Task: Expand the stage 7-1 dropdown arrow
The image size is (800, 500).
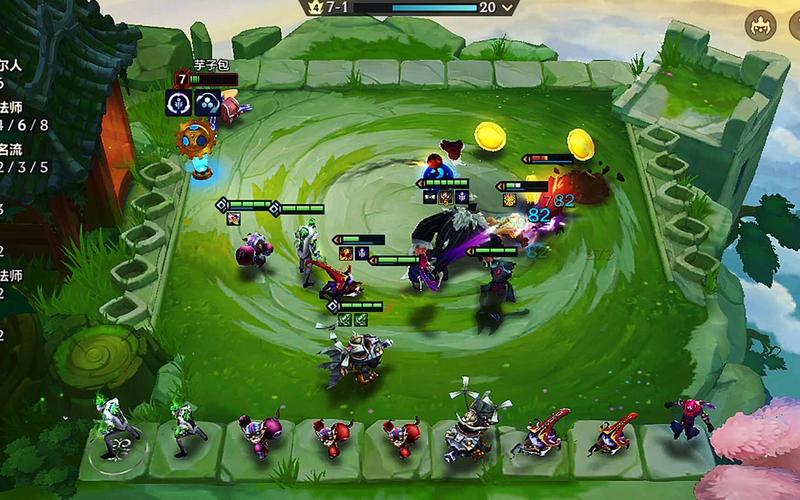Action: pyautogui.click(x=509, y=8)
